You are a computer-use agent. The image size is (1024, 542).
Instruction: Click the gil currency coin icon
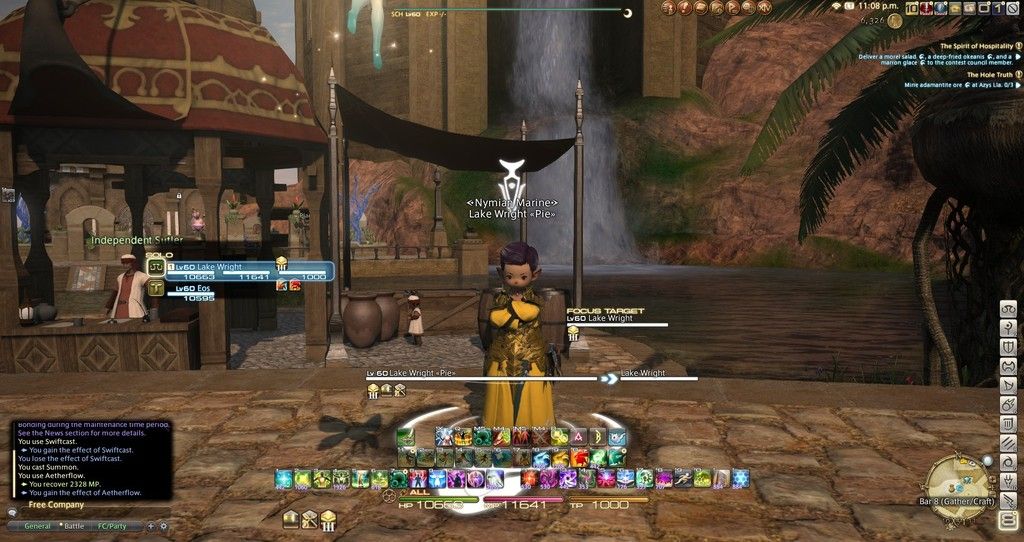[894, 20]
